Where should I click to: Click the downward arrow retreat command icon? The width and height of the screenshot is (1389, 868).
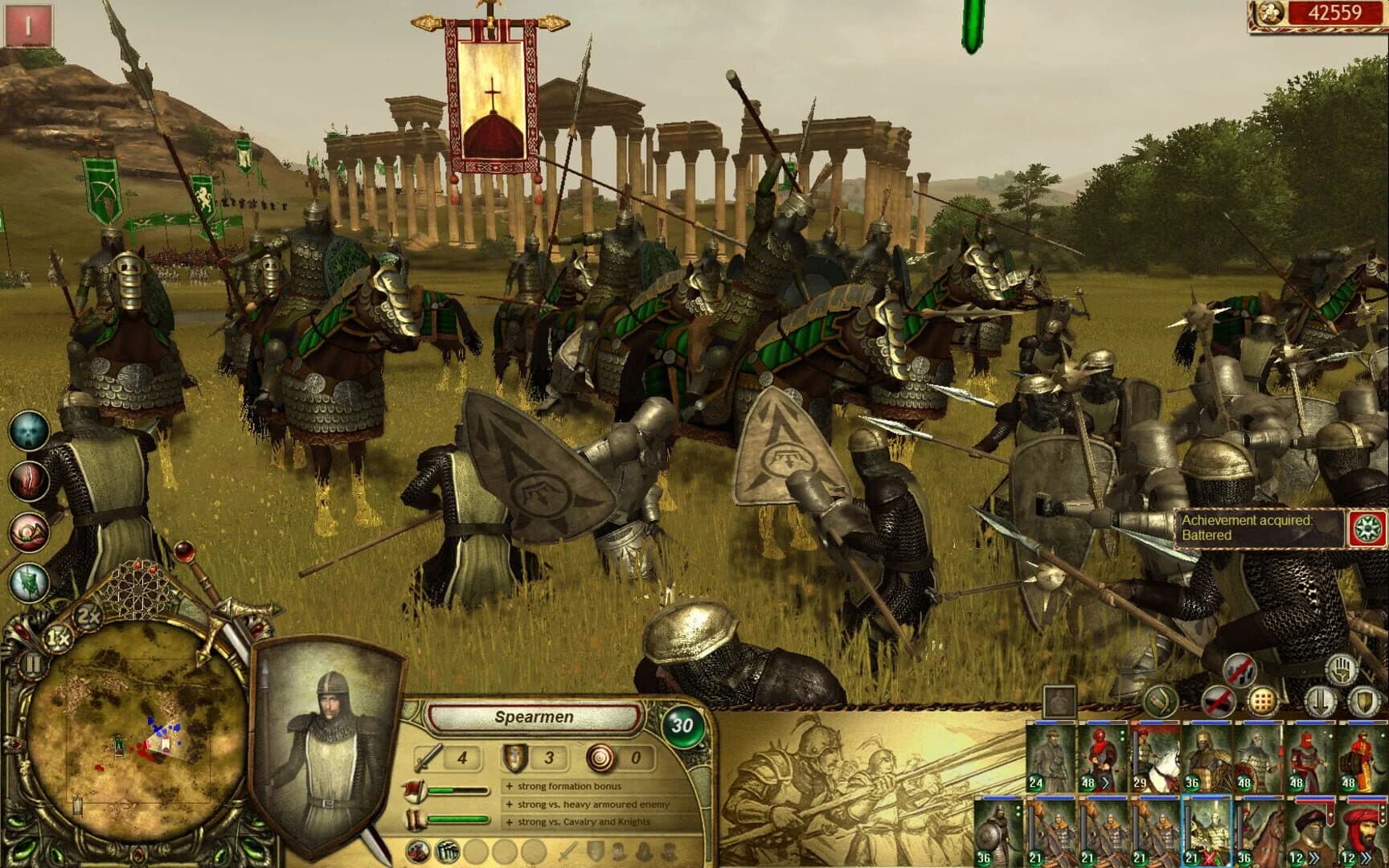click(x=1321, y=702)
